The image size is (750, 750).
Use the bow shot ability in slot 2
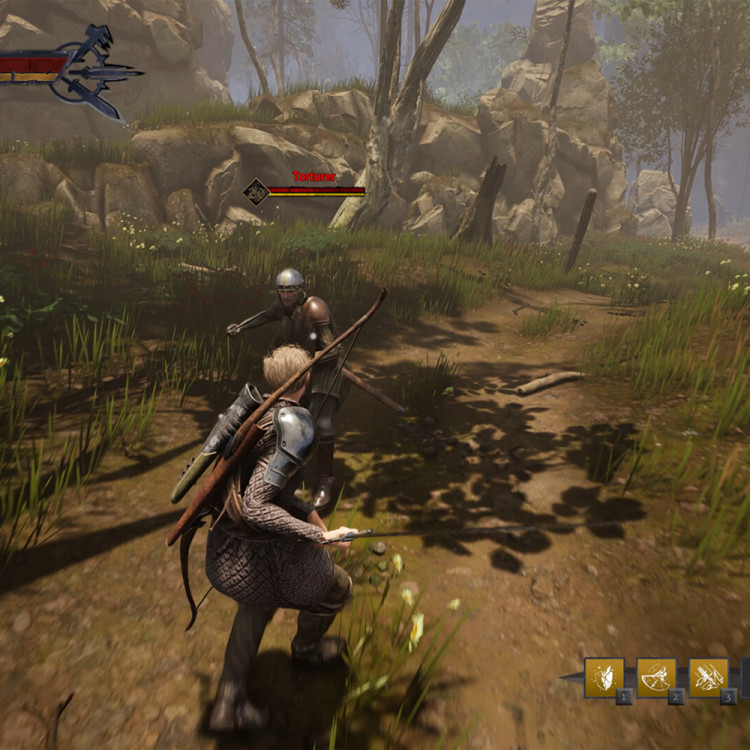click(656, 677)
